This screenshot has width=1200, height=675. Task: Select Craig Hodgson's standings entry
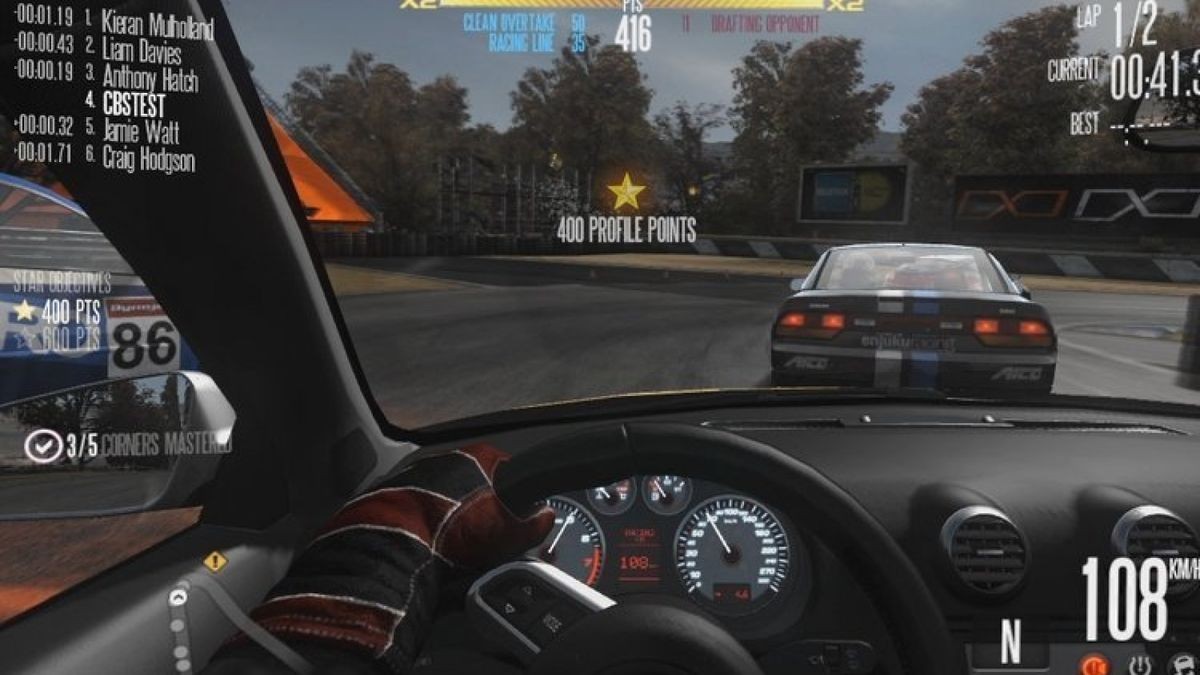pyautogui.click(x=148, y=158)
